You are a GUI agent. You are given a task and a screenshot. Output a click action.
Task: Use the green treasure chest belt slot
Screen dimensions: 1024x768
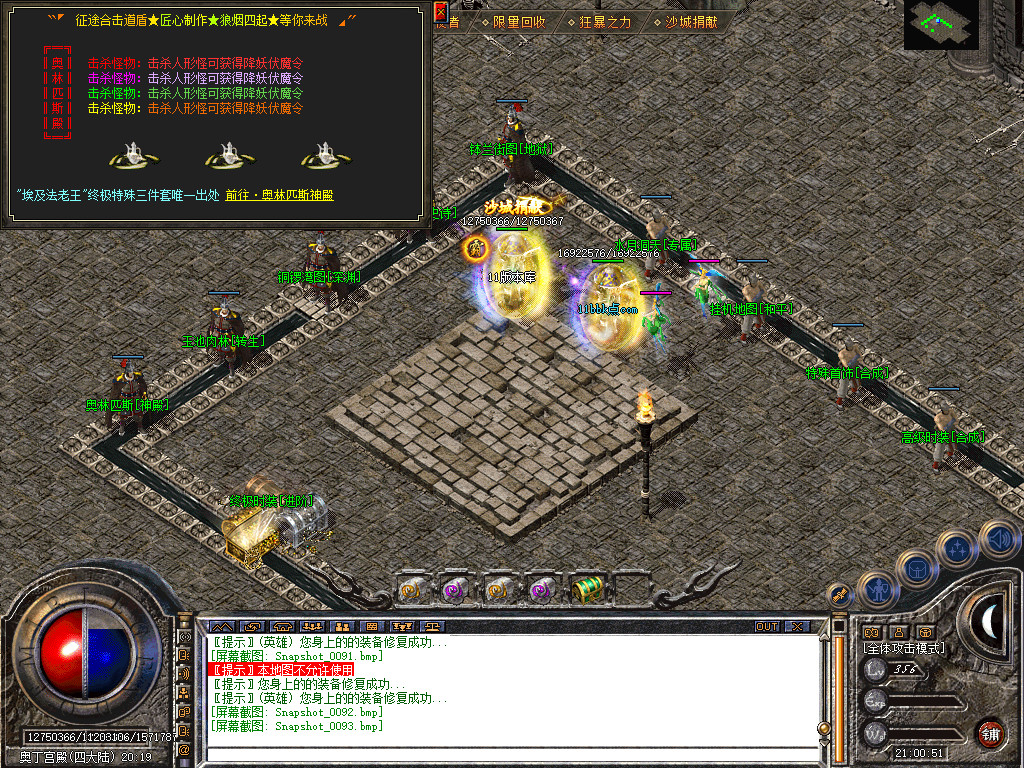[x=585, y=590]
